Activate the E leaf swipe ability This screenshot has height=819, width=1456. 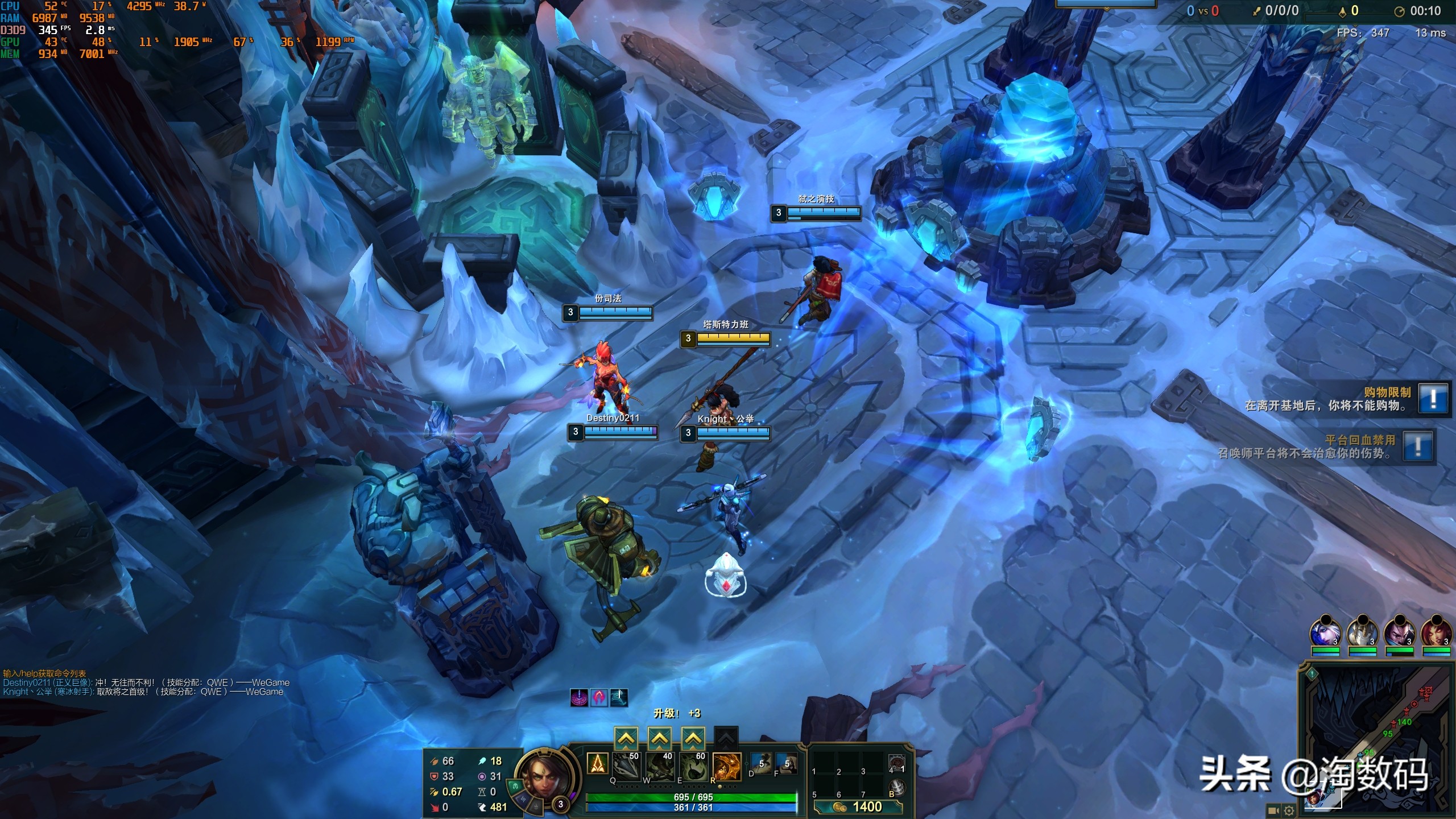693,767
